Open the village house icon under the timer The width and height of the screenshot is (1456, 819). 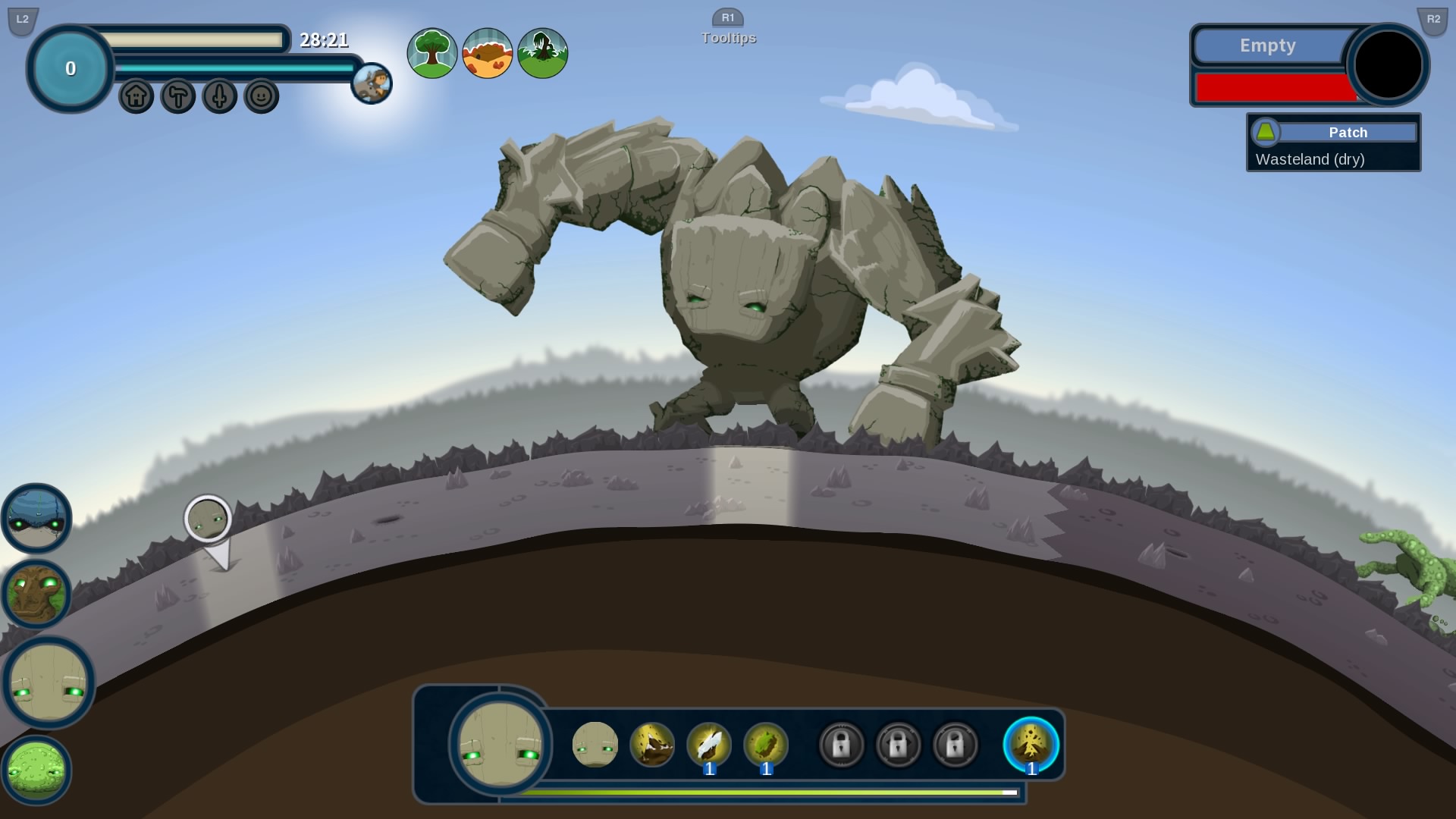[x=136, y=96]
